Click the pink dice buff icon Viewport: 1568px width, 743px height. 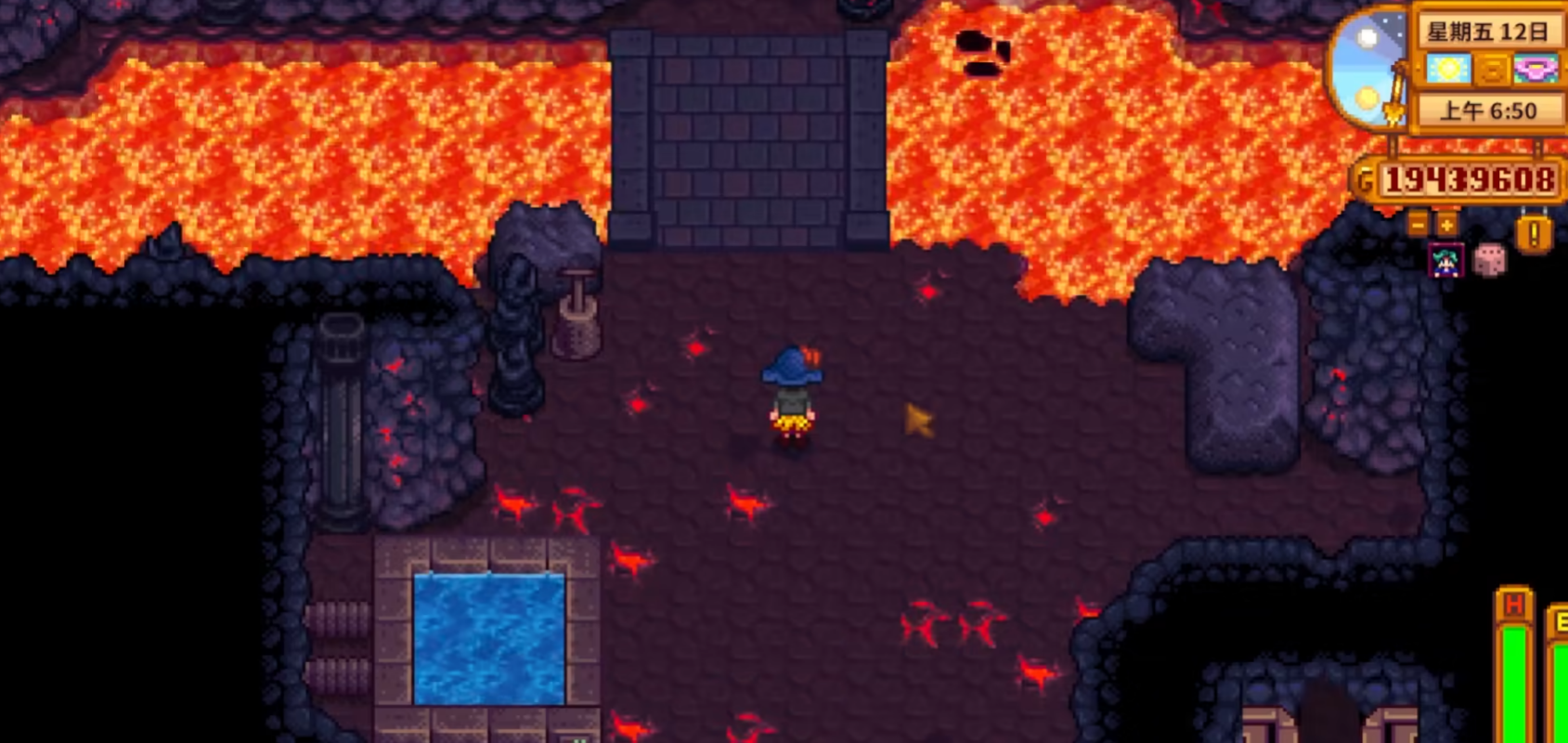(x=1490, y=260)
